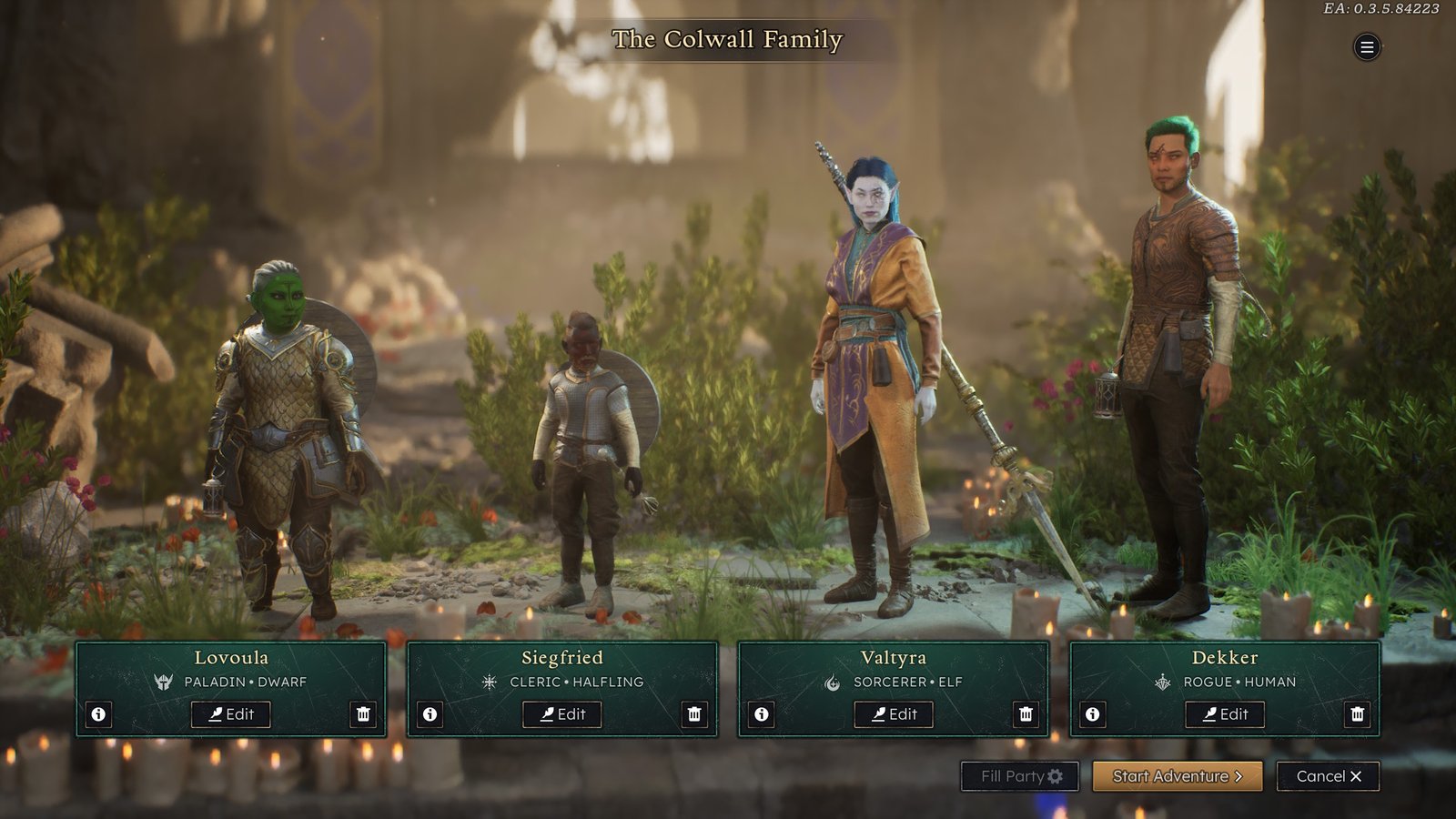Start Adventure with this party

pos(1177,776)
